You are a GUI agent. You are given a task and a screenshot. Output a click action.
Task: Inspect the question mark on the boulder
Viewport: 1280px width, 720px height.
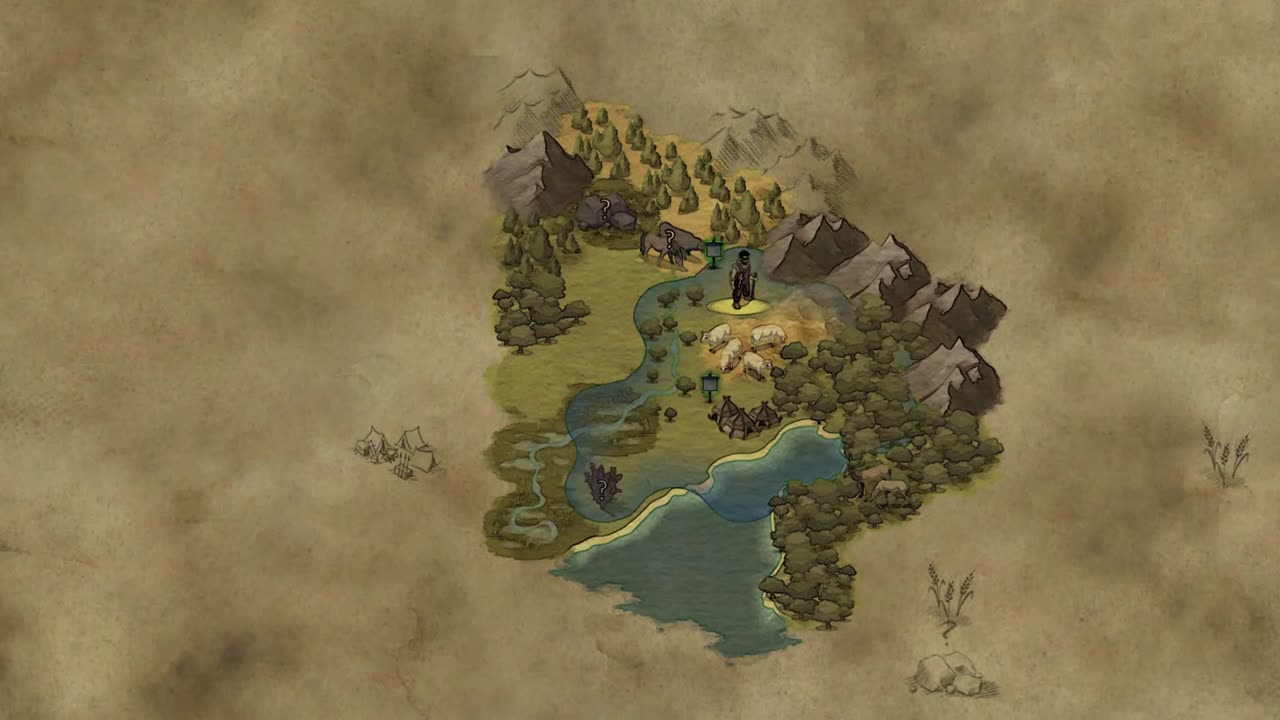coord(604,208)
